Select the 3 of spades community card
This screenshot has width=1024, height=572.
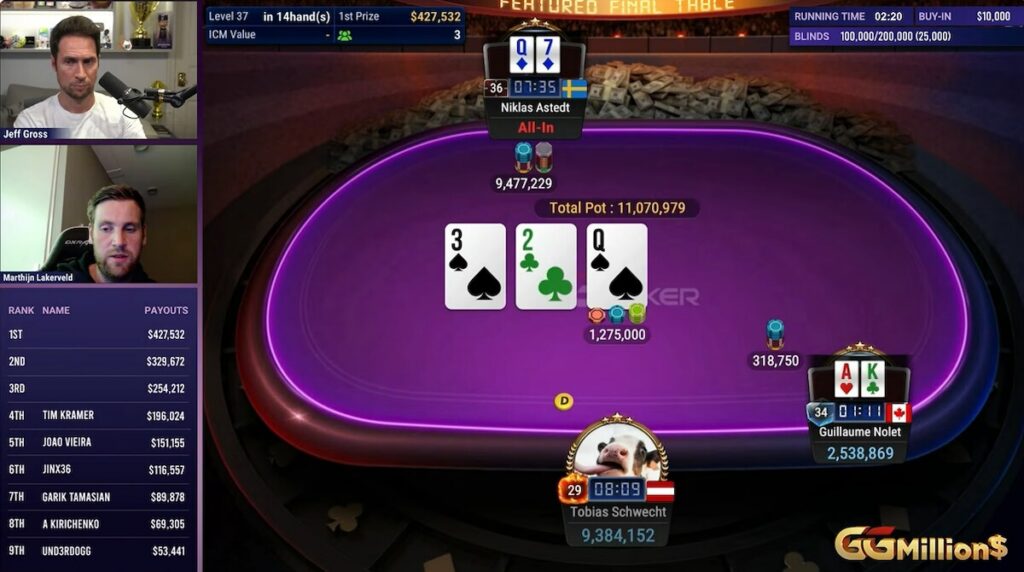pos(475,266)
